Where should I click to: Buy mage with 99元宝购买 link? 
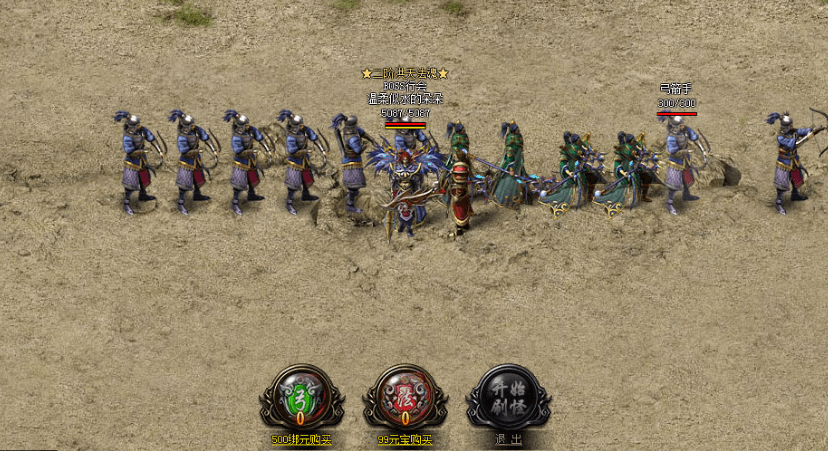[x=405, y=440]
